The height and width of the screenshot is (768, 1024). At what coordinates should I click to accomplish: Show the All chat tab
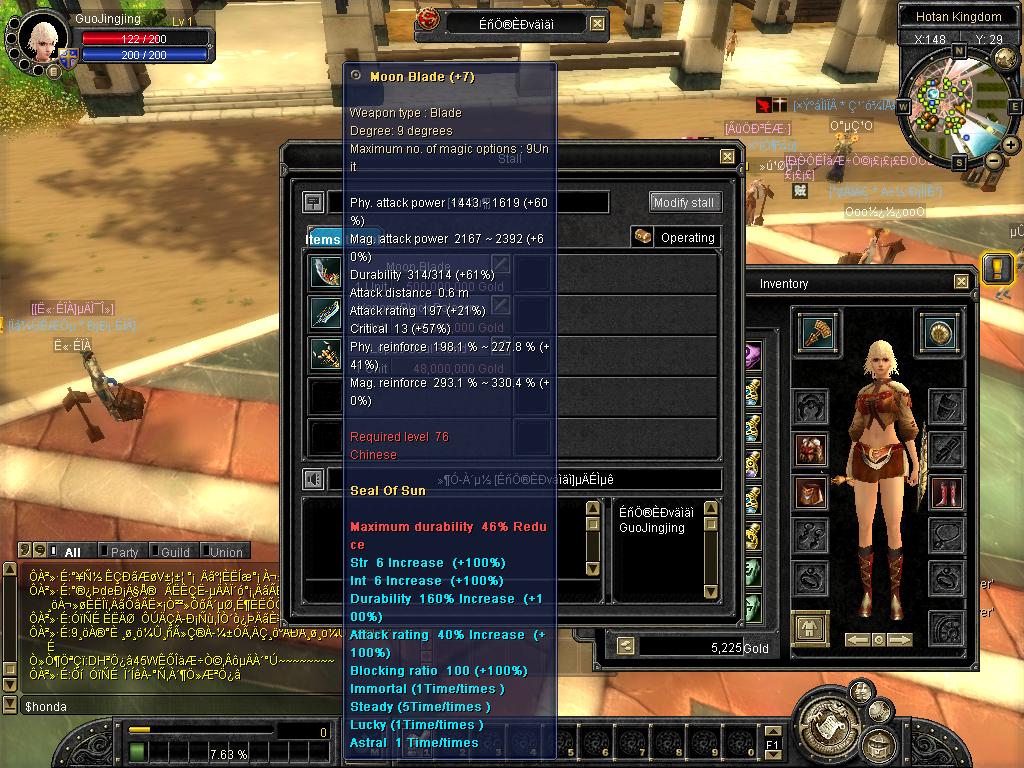(x=72, y=551)
